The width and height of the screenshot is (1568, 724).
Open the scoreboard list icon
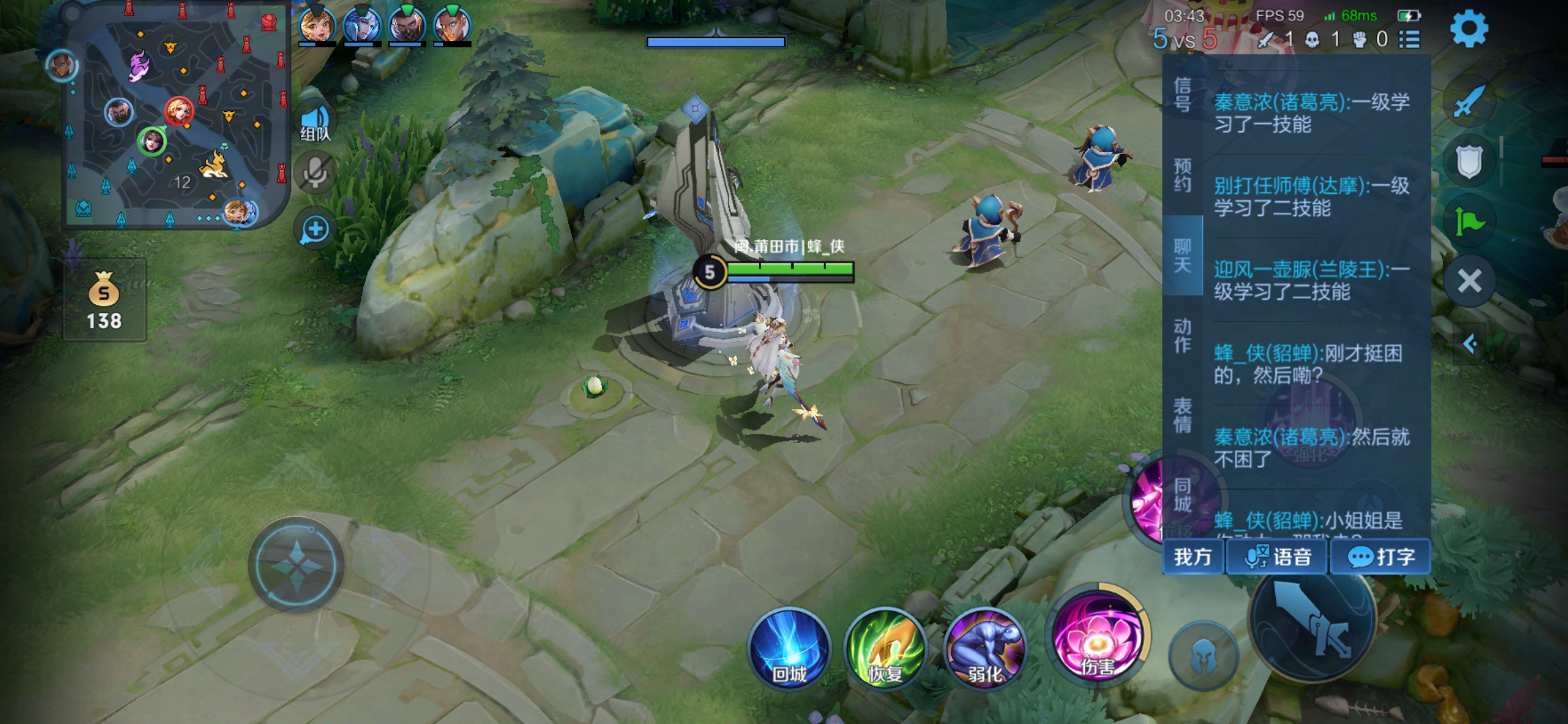pyautogui.click(x=1410, y=40)
